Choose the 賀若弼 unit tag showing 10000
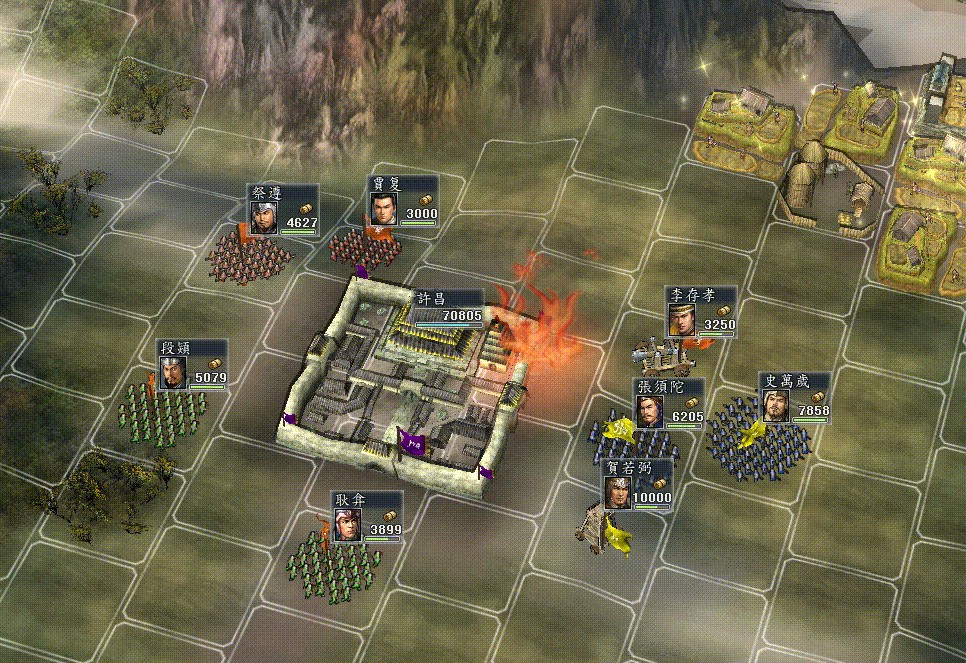 637,485
